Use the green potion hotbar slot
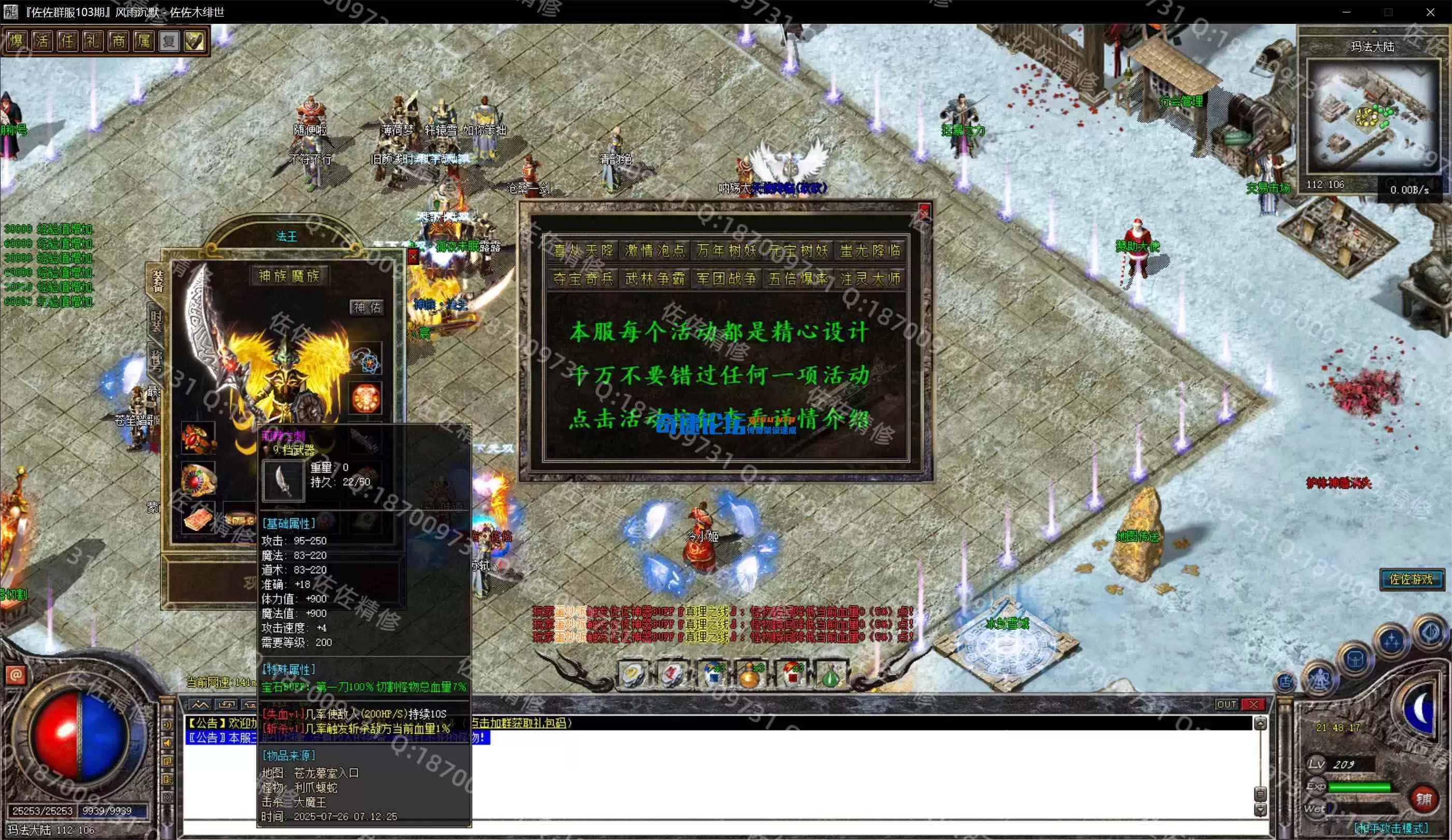1452x840 pixels. (829, 675)
